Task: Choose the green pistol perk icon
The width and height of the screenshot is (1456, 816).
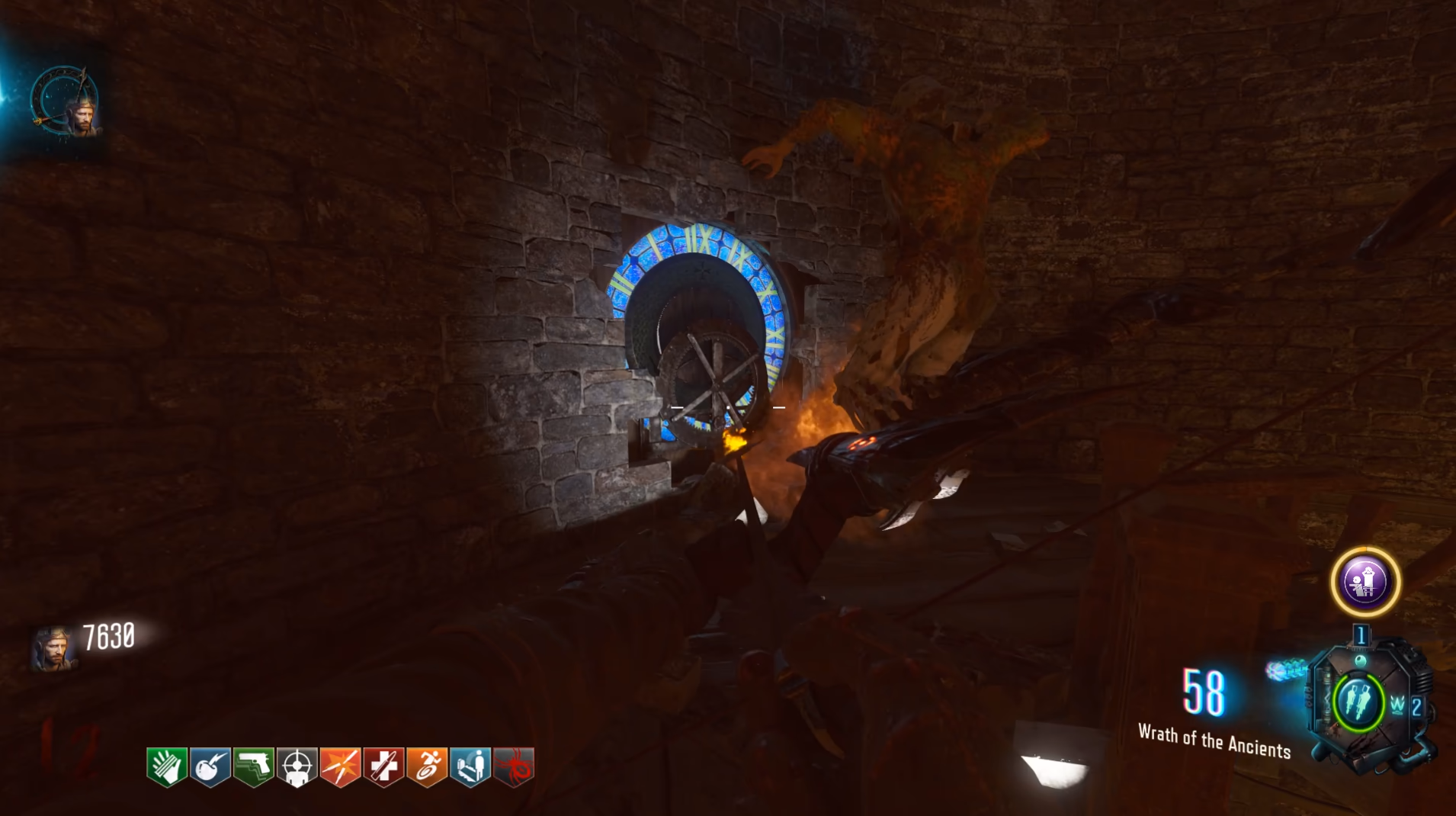Action: [x=254, y=766]
